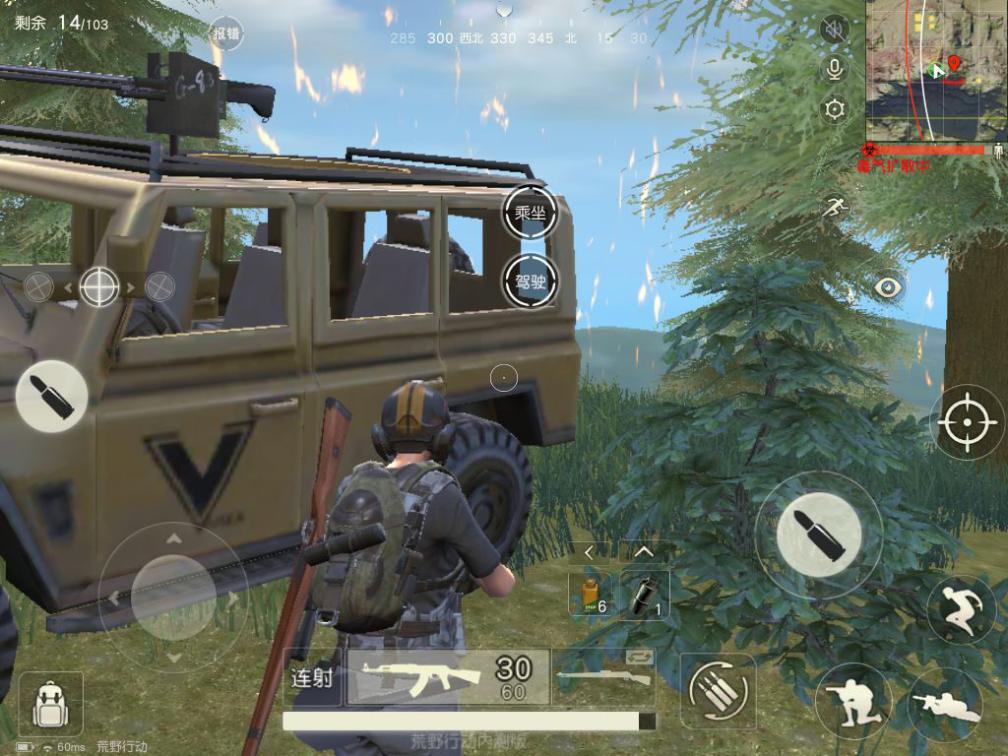The width and height of the screenshot is (1008, 756).
Task: Go prone with the lying soldier button
Action: coord(945,704)
